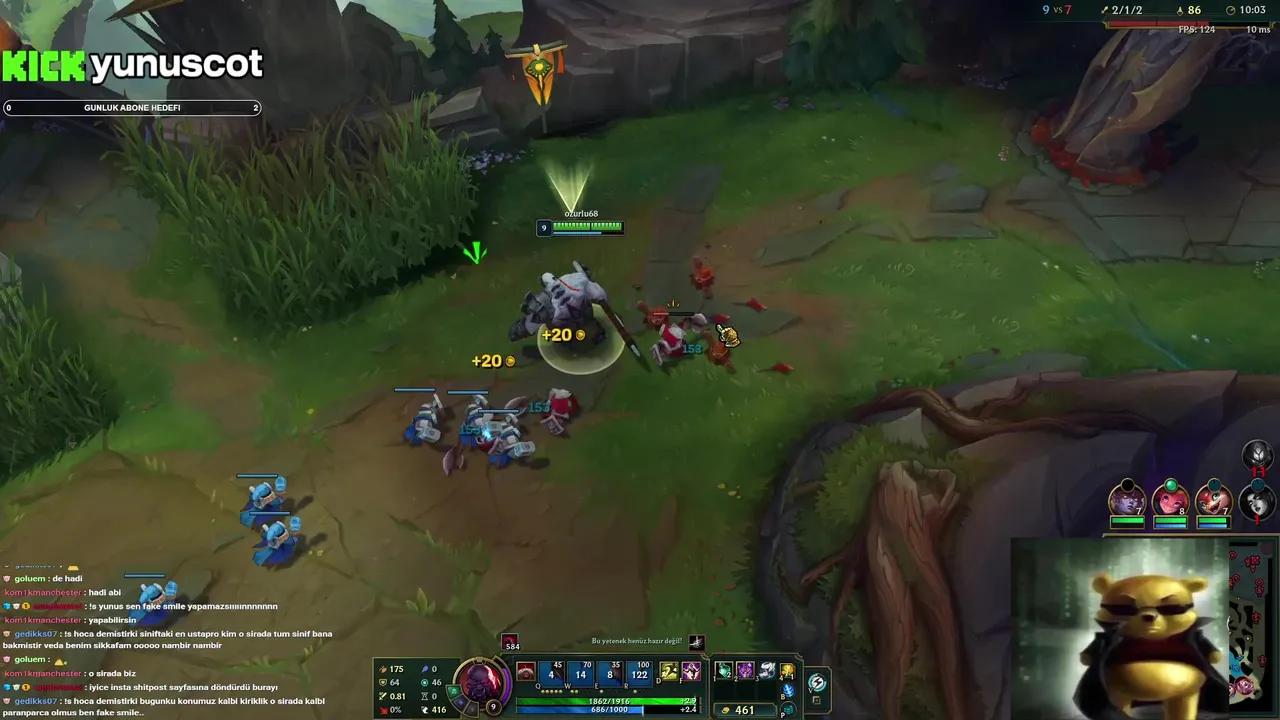
Task: Click the grayed-out dead teammate portrait
Action: tap(1257, 502)
